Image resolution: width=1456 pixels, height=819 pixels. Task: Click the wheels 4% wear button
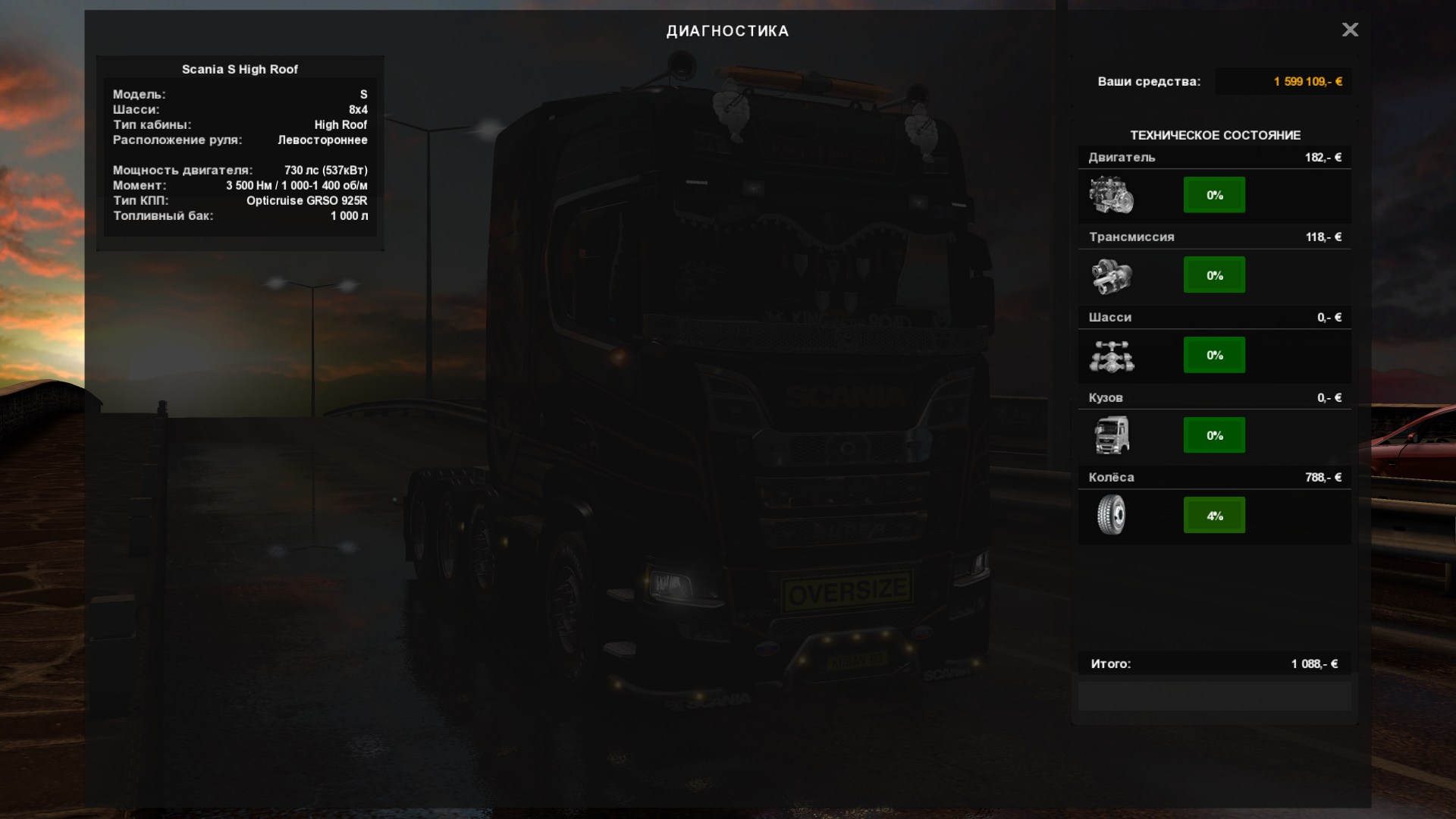pos(1214,516)
